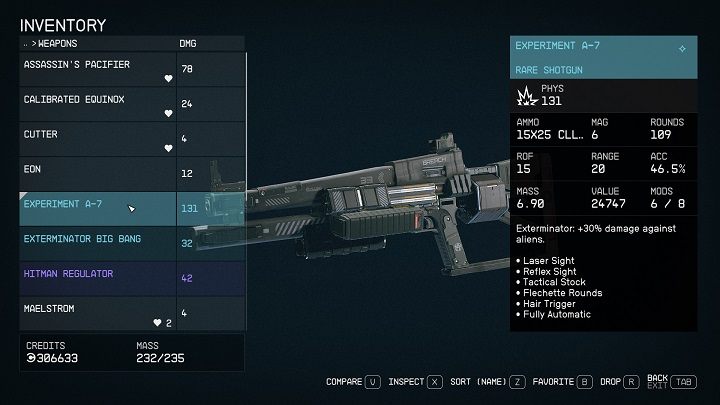Drop the selected weapon
Image resolution: width=720 pixels, height=405 pixels.
click(620, 381)
